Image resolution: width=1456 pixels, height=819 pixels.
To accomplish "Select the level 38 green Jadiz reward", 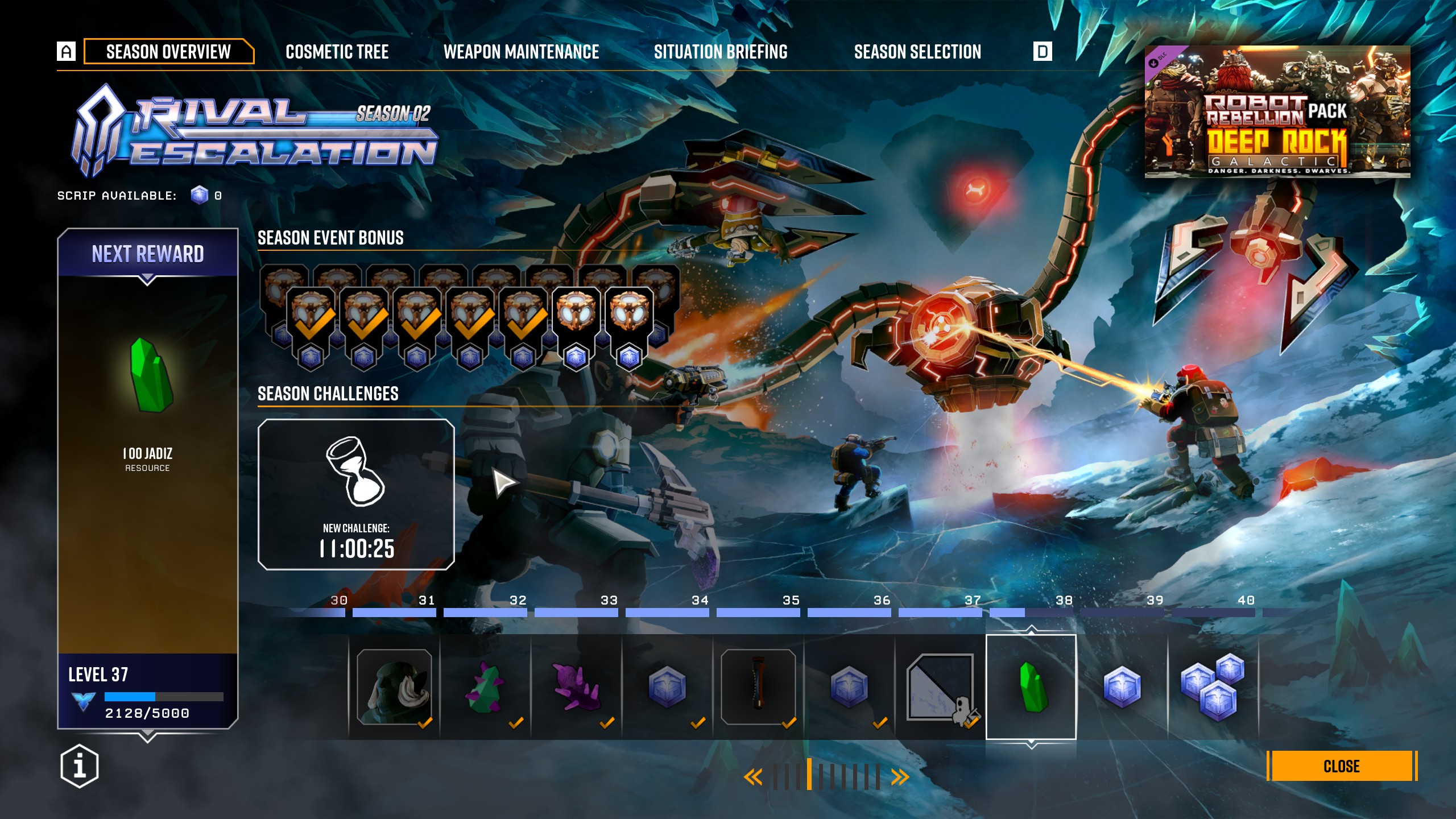I will point(1031,687).
